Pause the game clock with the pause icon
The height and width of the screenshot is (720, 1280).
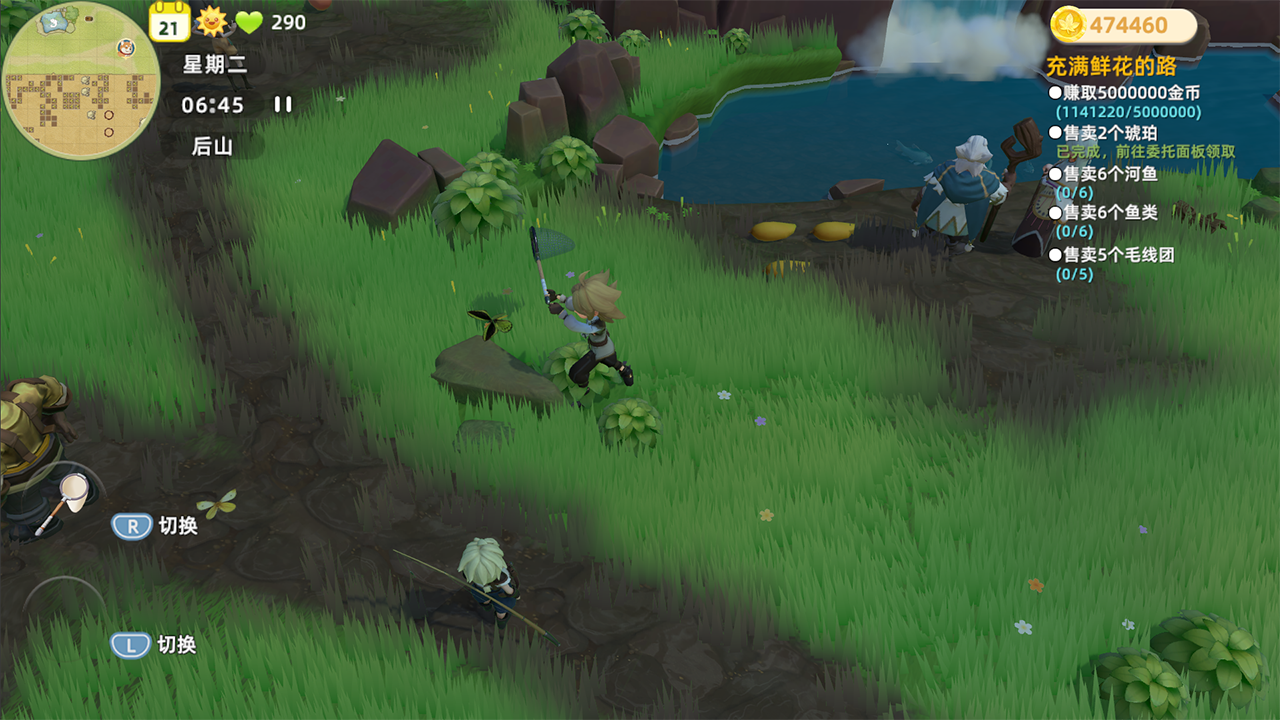(283, 104)
